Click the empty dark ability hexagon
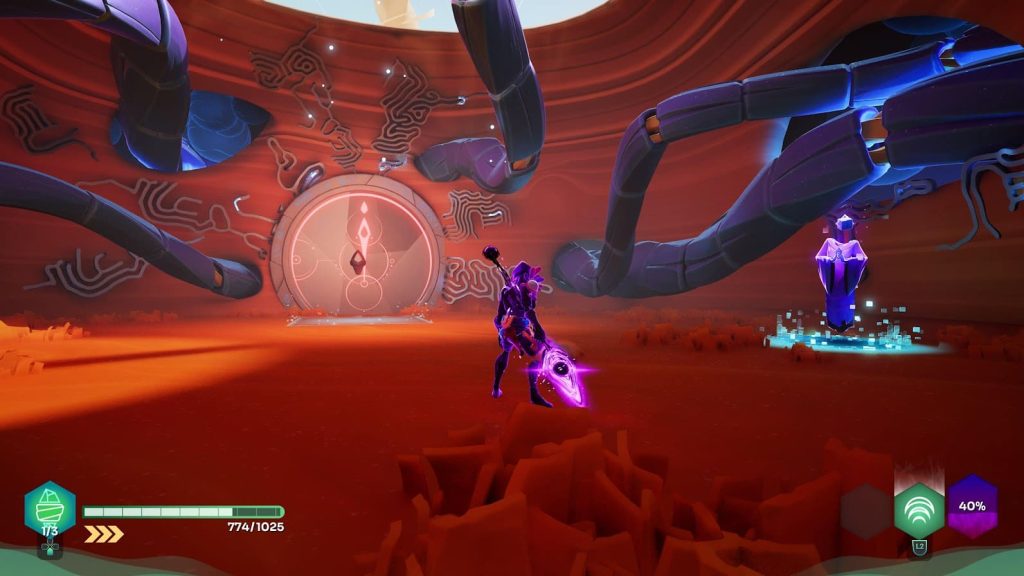 [x=865, y=511]
